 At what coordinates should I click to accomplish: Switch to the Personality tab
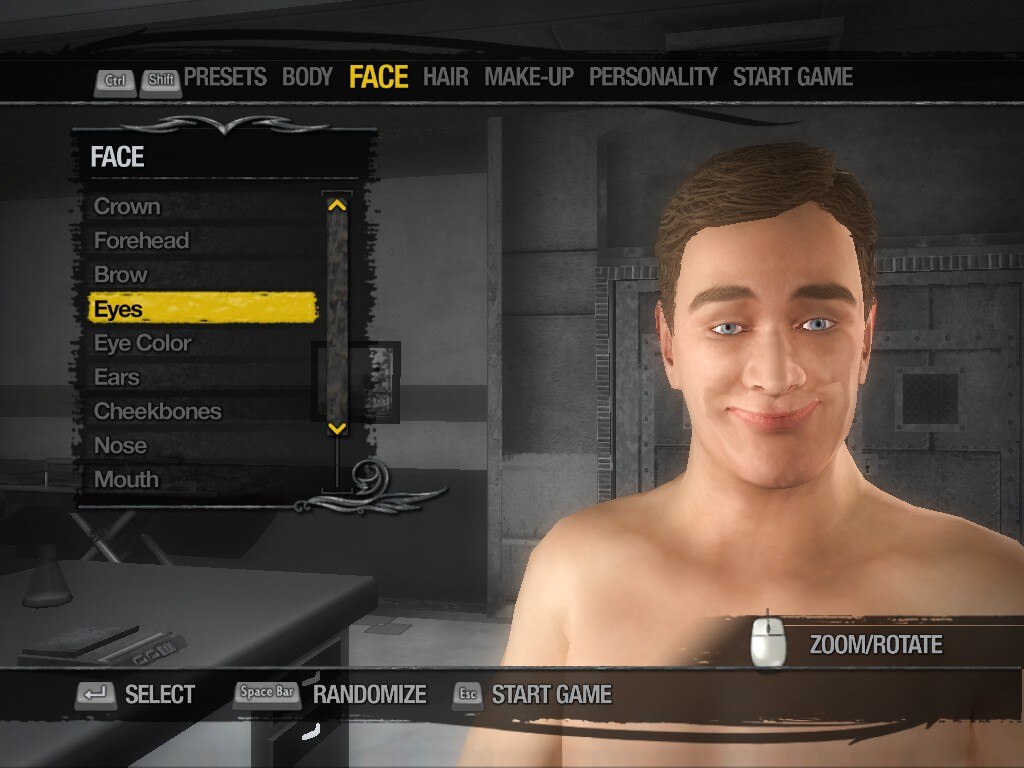(653, 77)
